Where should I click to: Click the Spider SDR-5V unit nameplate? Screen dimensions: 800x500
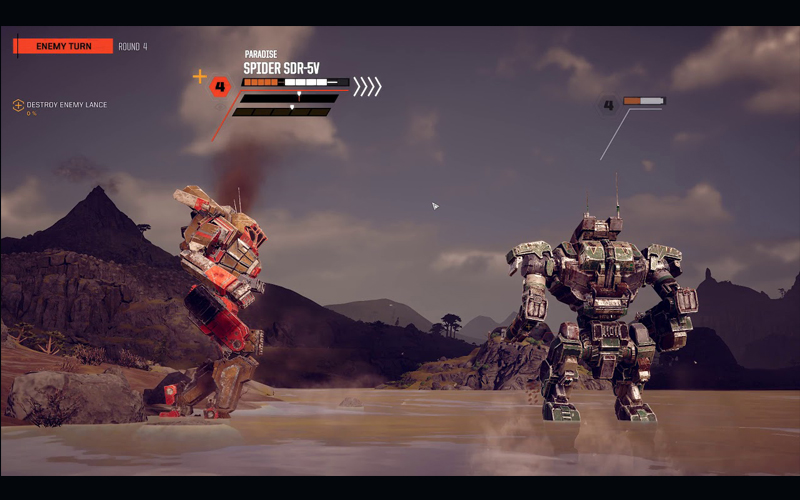pos(282,69)
